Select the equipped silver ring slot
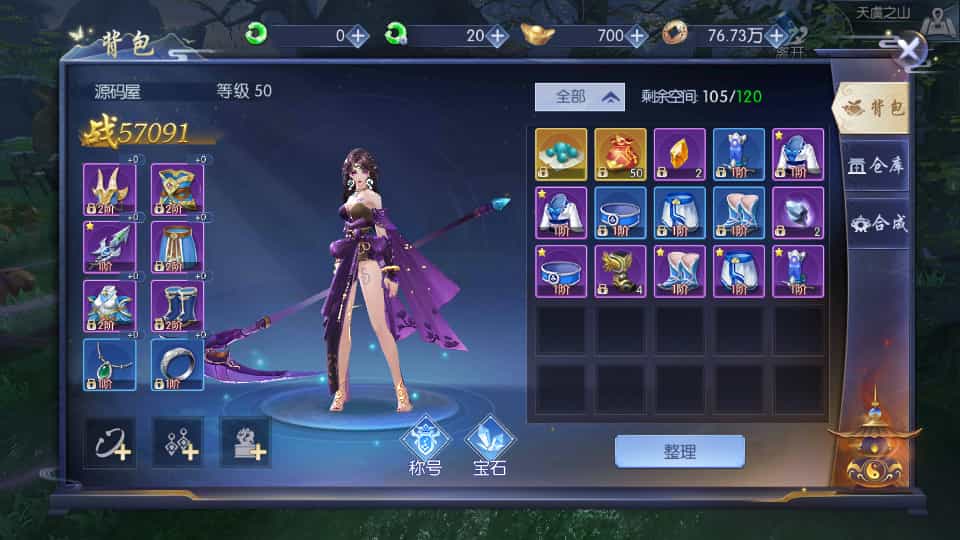This screenshot has height=540, width=960. point(177,364)
